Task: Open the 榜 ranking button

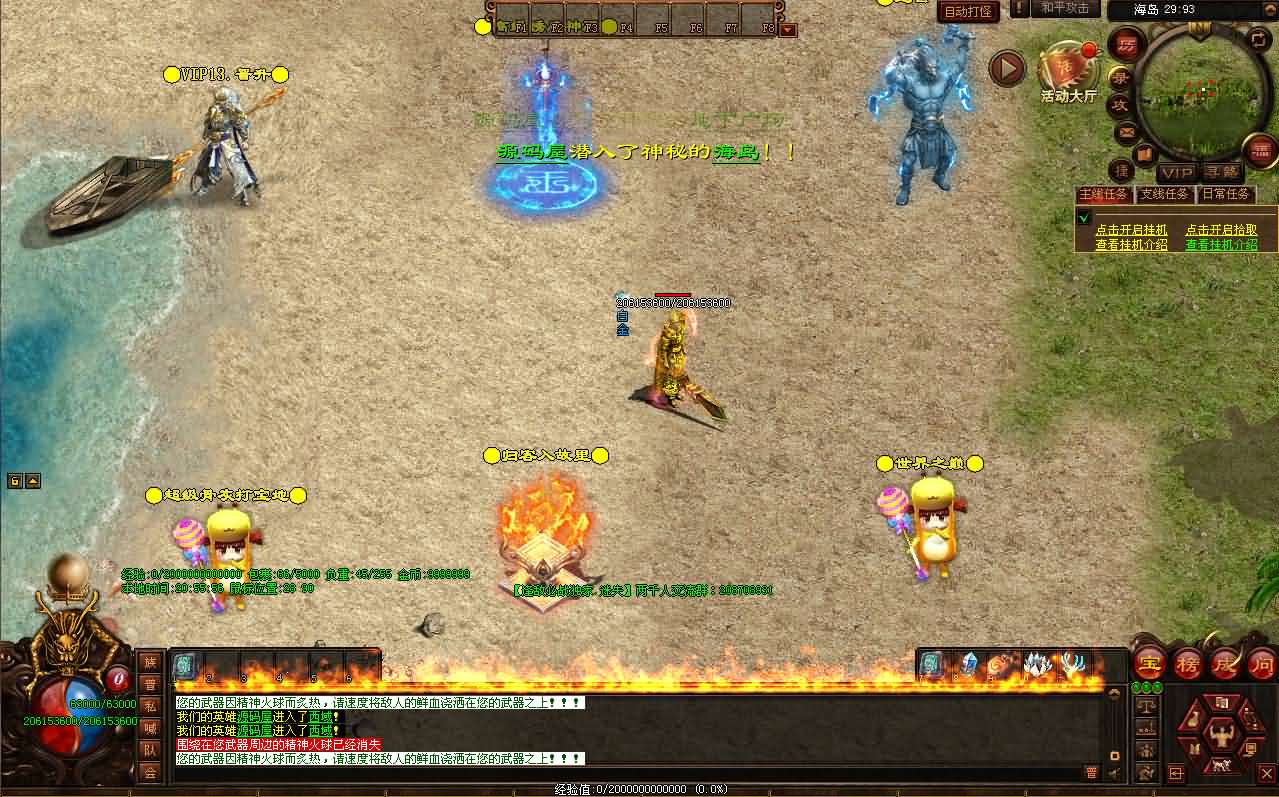Action: click(1187, 663)
